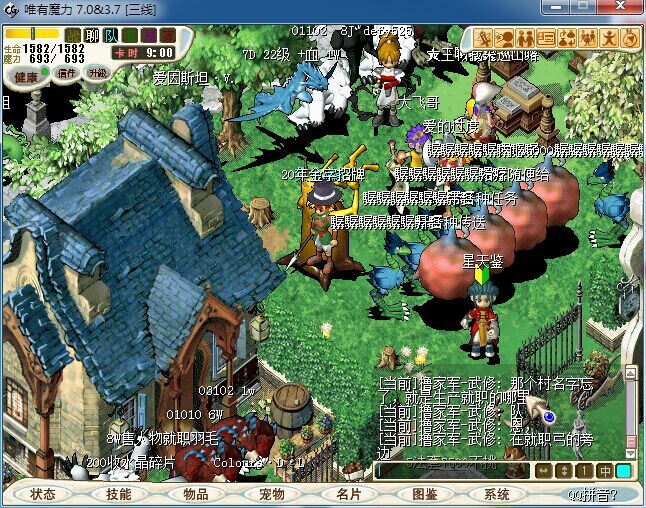Image resolution: width=646 pixels, height=508 pixels.
Task: Click the 升级 level-up button
Action: [98, 73]
